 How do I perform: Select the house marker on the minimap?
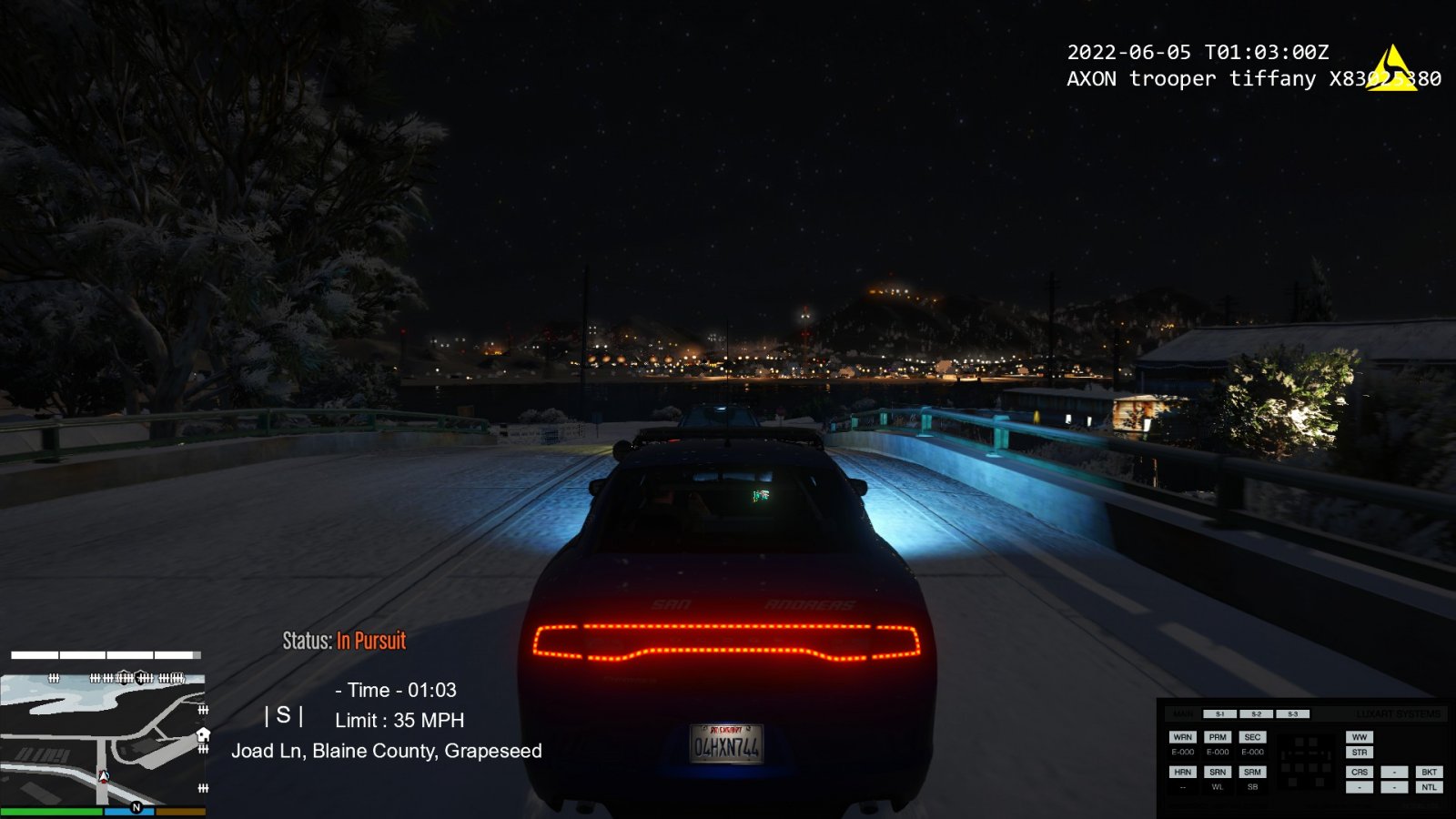[203, 734]
